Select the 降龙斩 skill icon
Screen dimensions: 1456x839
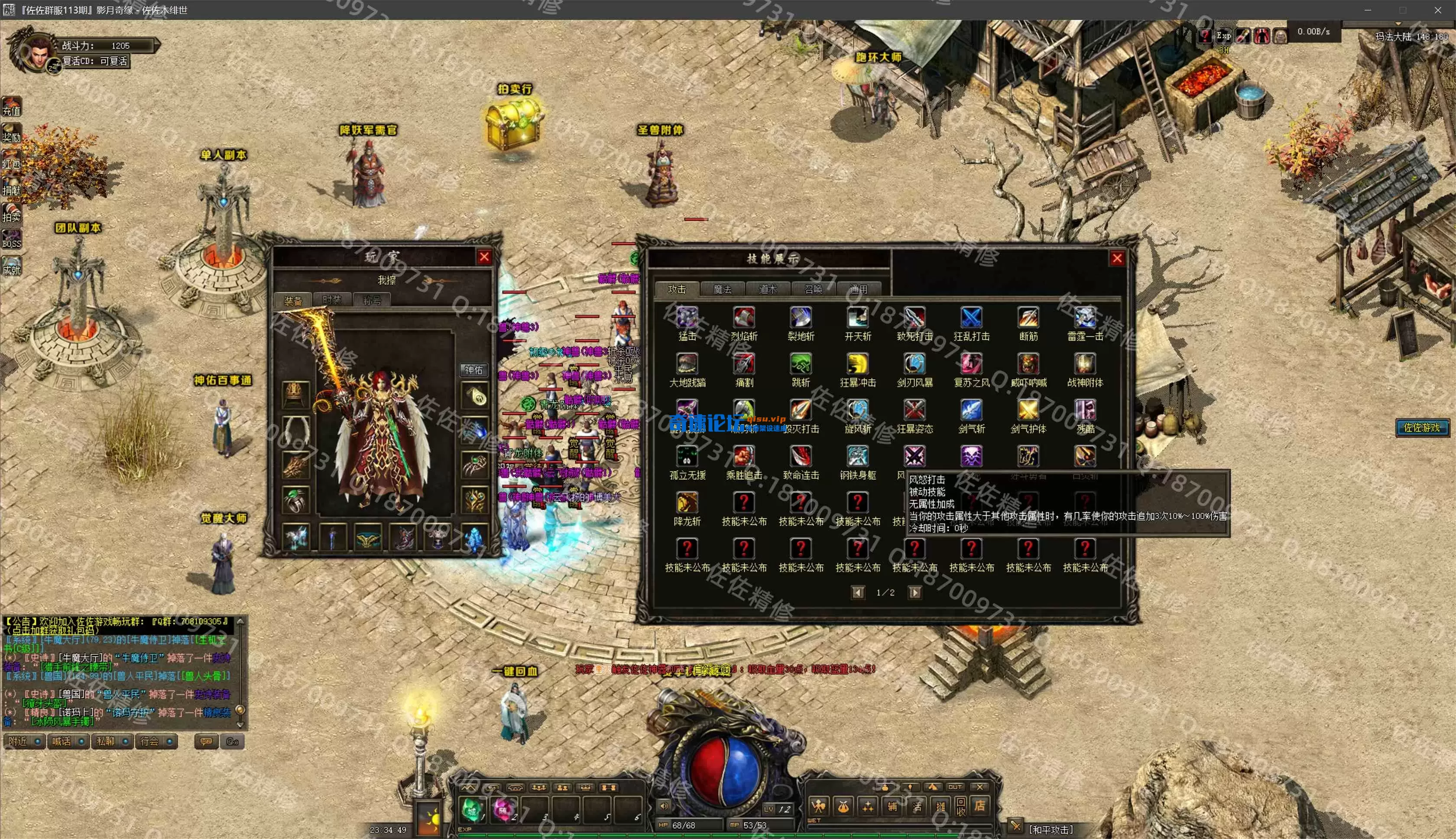click(x=687, y=502)
